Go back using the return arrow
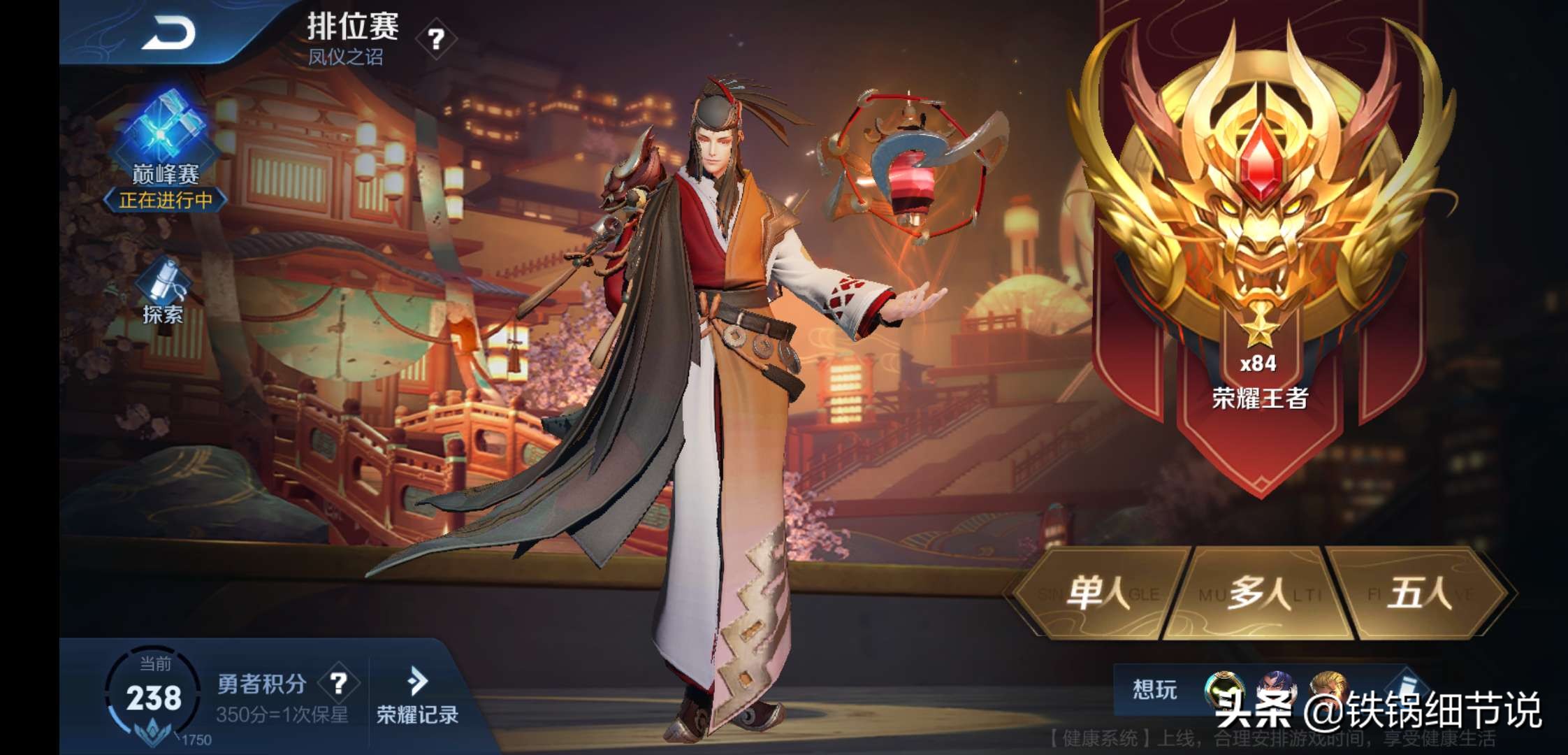Image resolution: width=1568 pixels, height=755 pixels. (168, 34)
